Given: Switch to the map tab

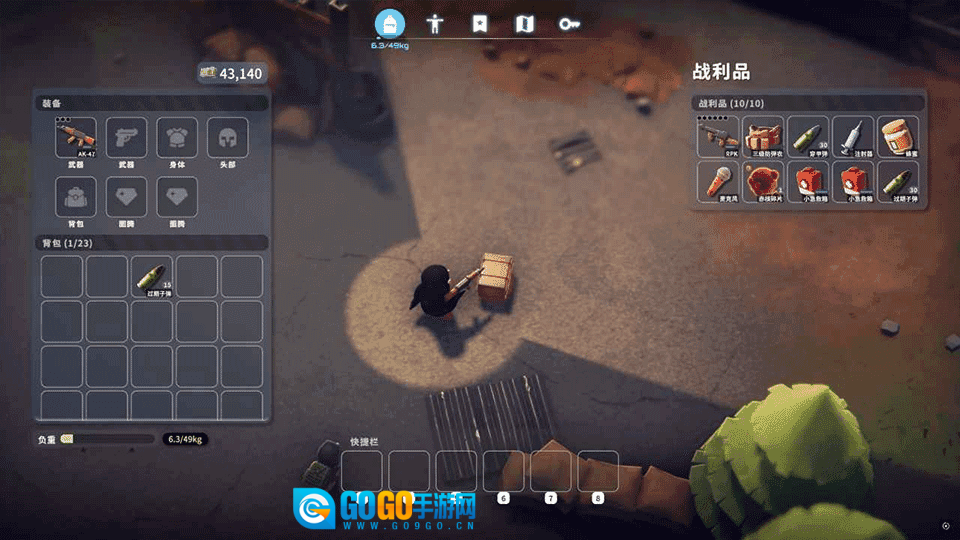Looking at the screenshot, I should click(524, 24).
